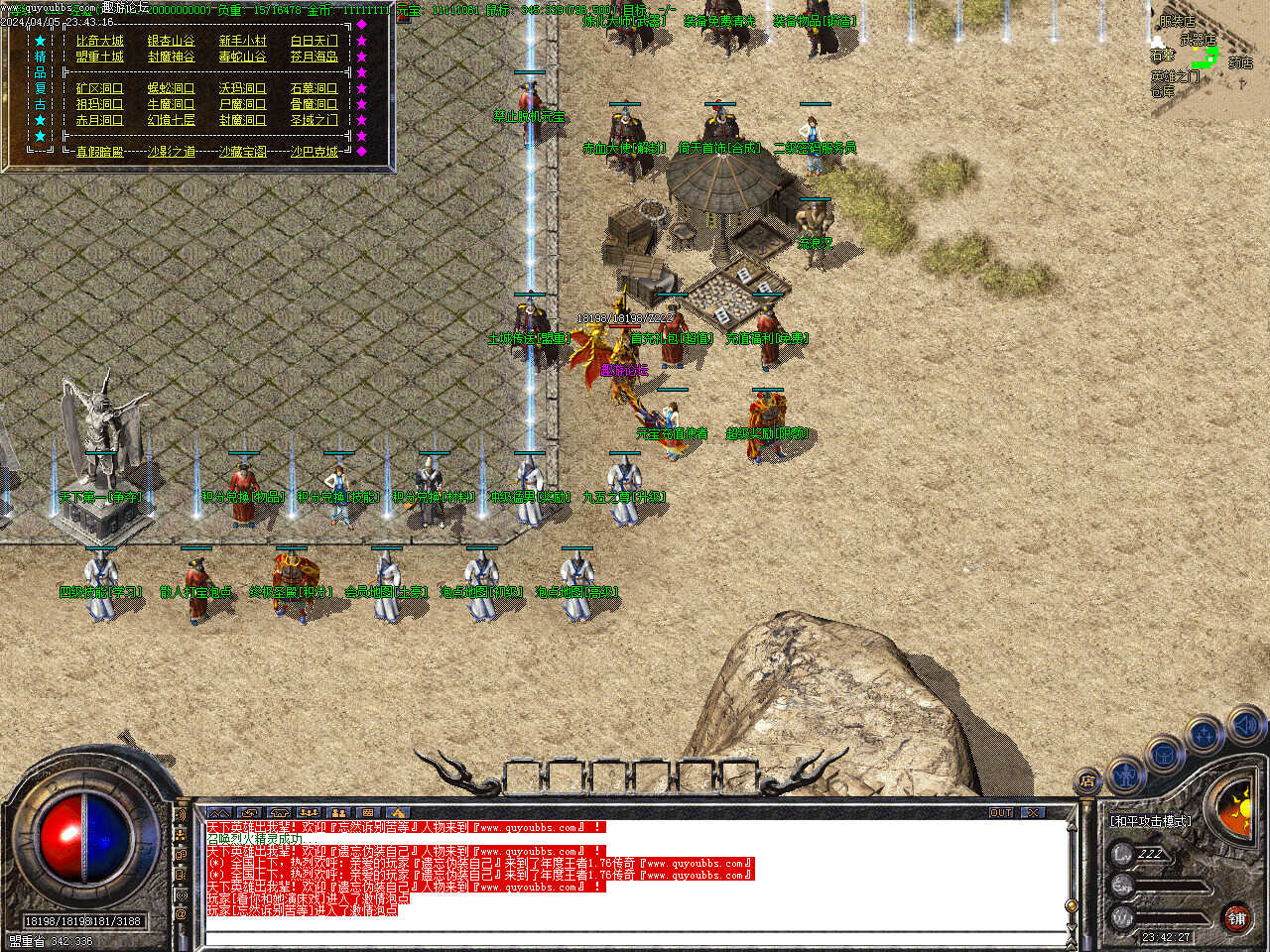Click the 真假暗殿 link
The width and height of the screenshot is (1270, 952).
(x=100, y=152)
